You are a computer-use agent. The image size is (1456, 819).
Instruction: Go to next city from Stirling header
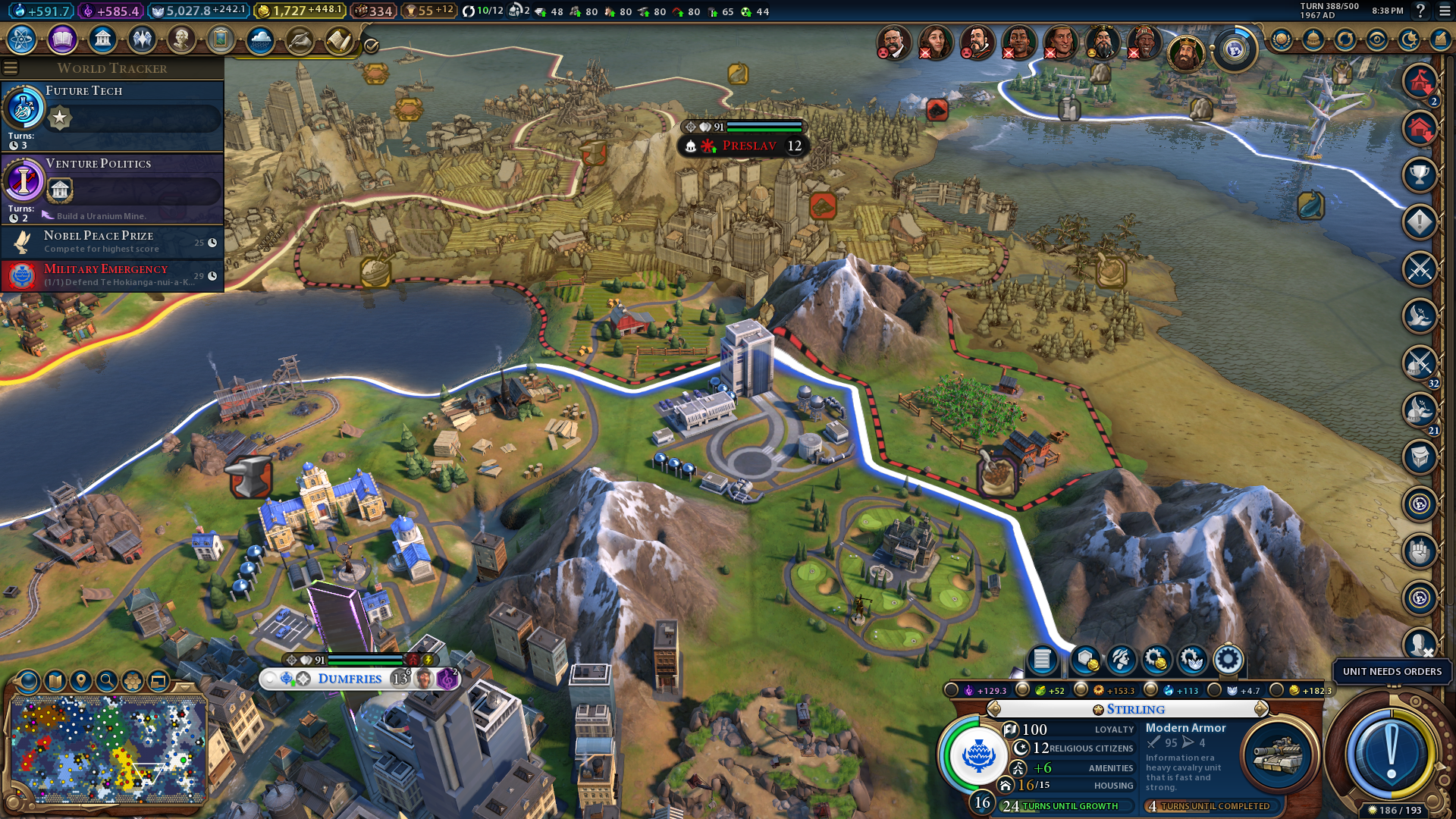pos(1261,709)
